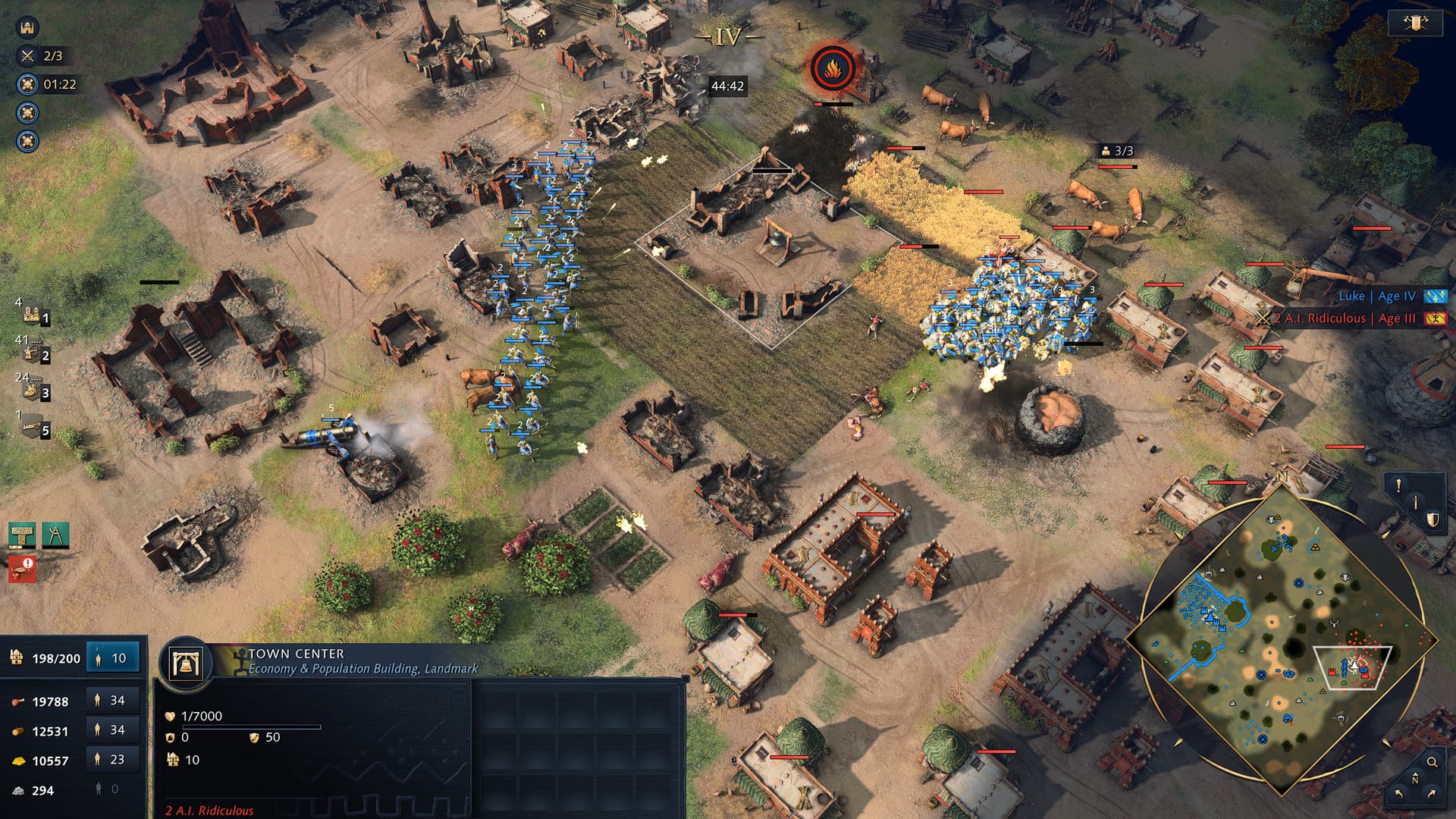Rotate camera with the left arrow button
Viewport: 1456px width, 819px height.
(1398, 794)
